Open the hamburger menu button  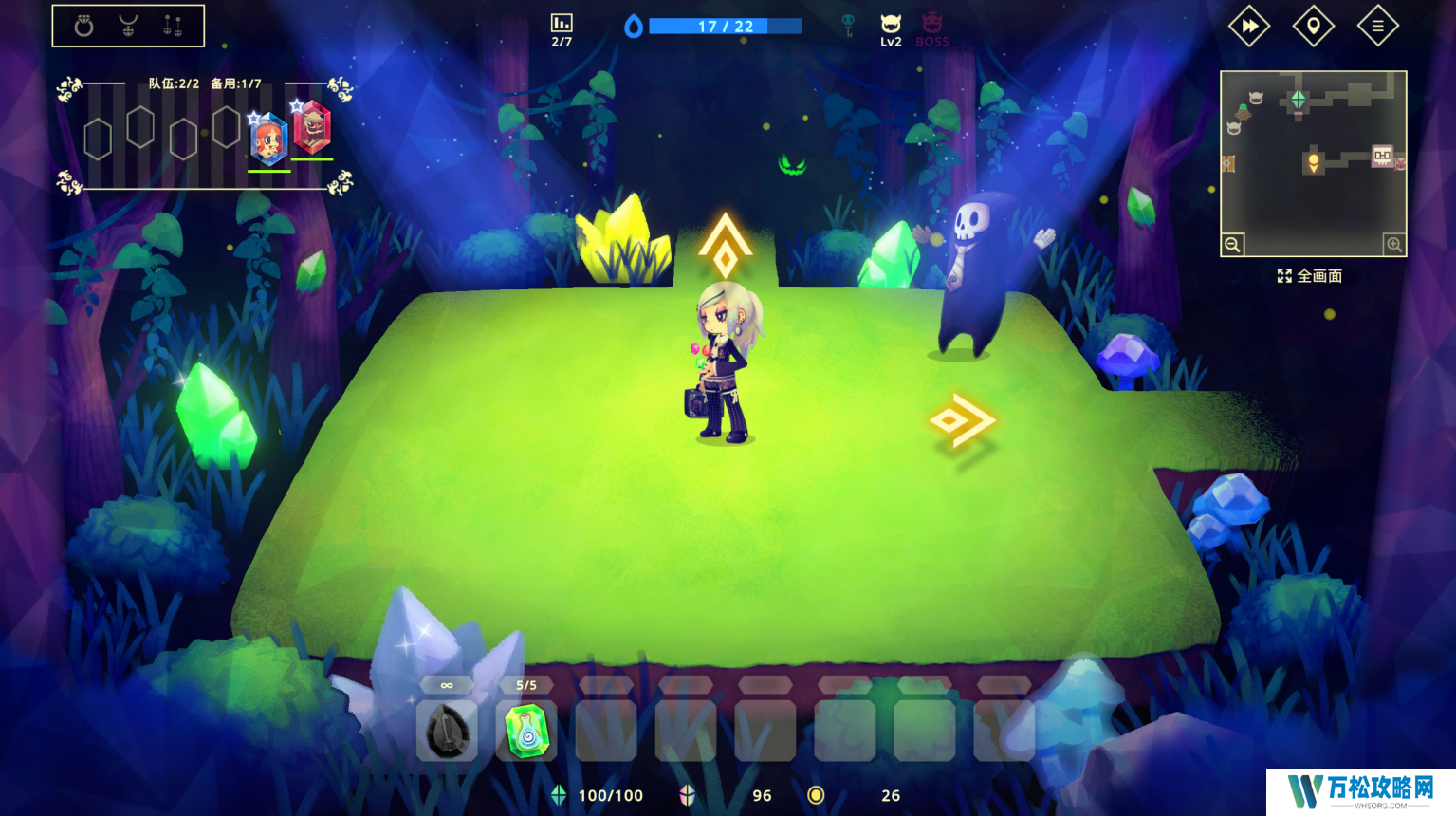(x=1377, y=27)
